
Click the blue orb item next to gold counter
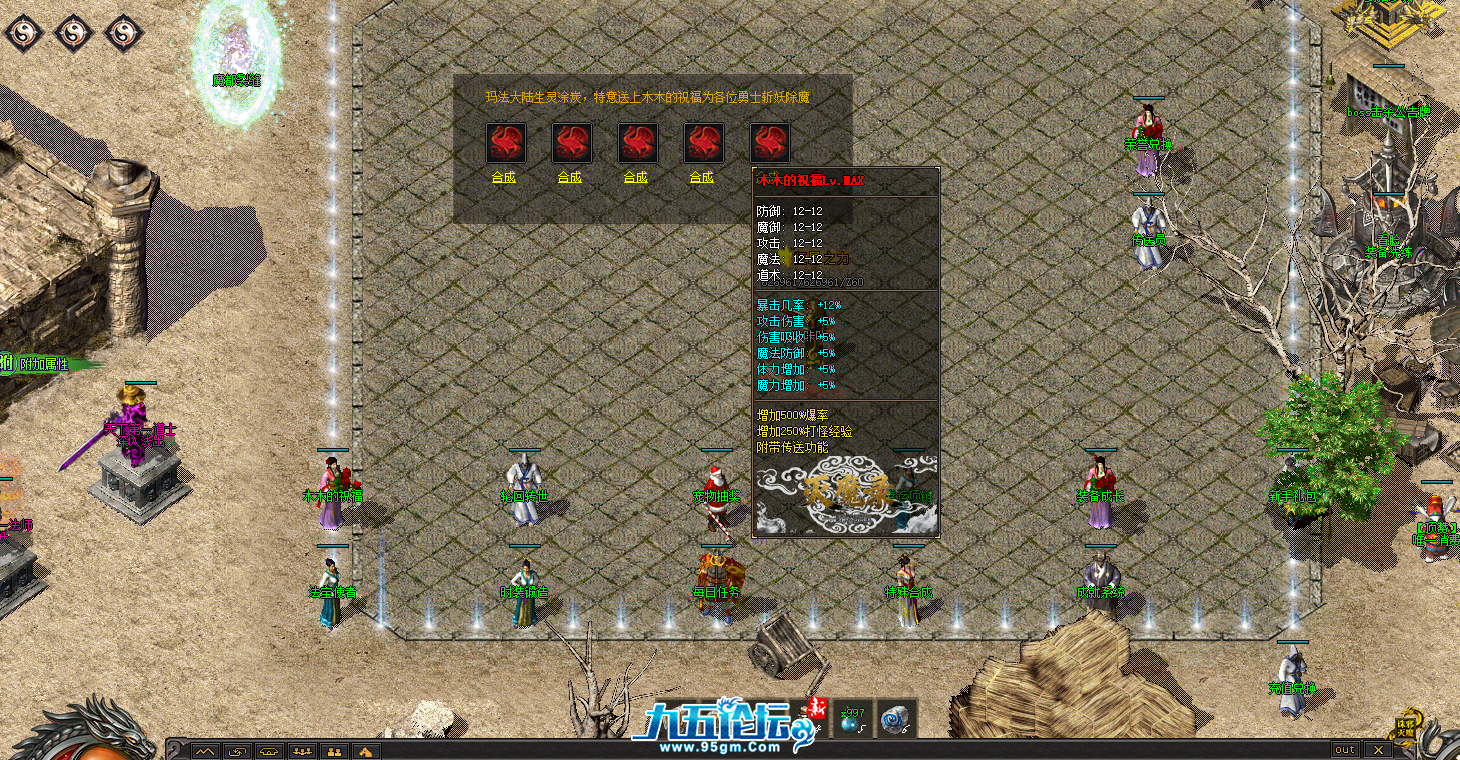pyautogui.click(x=894, y=720)
